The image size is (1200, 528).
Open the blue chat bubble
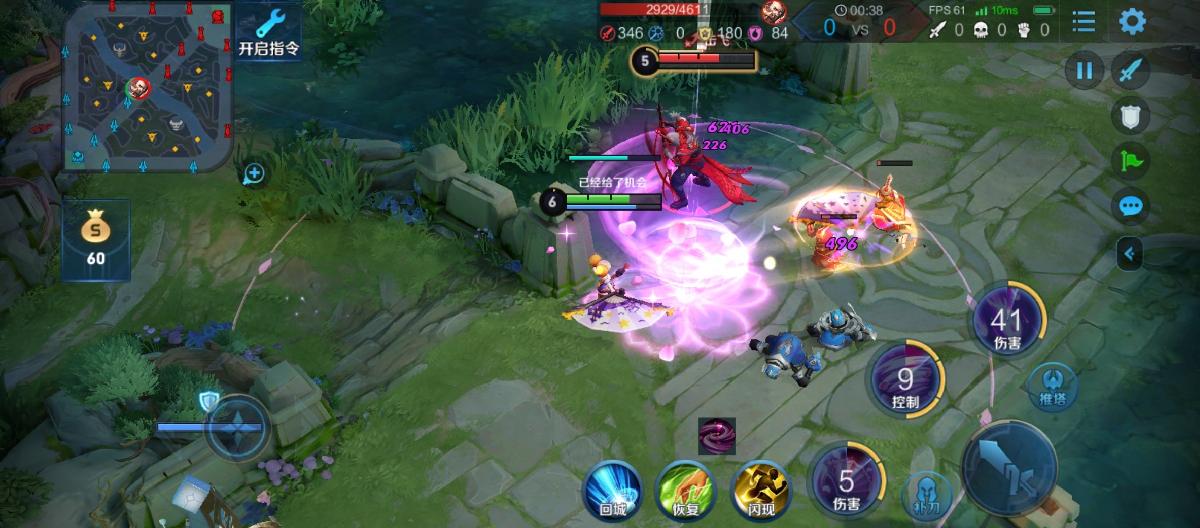1131,206
